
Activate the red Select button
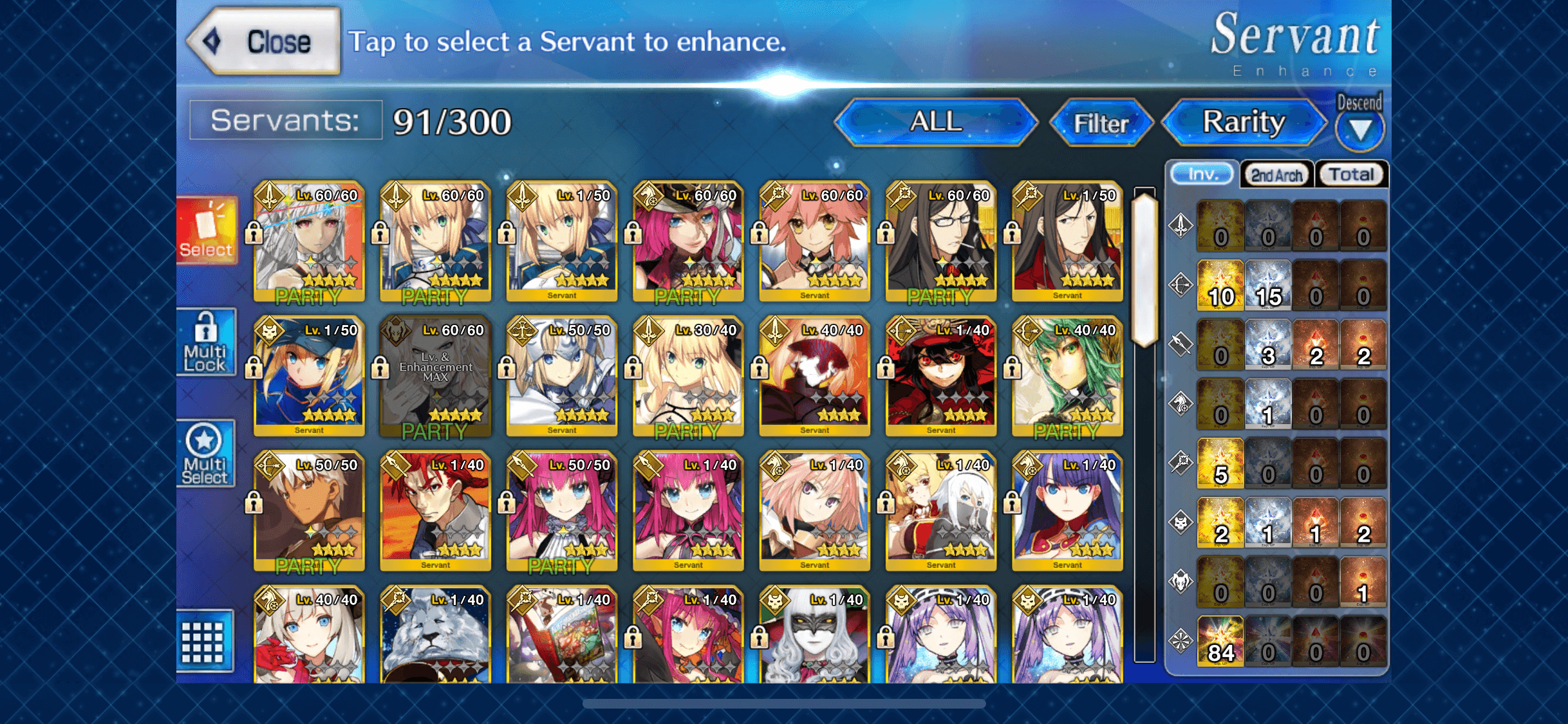(x=207, y=230)
